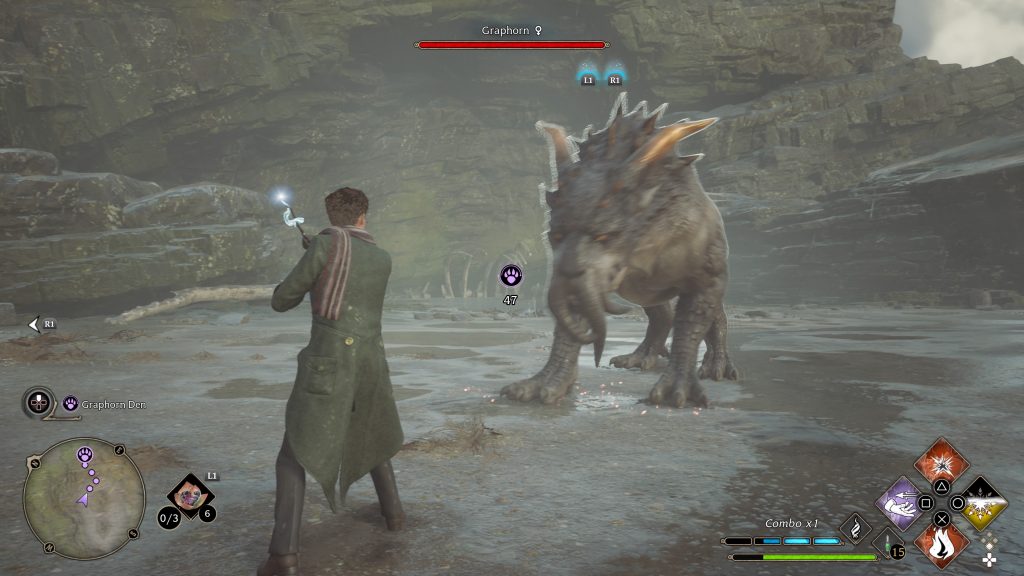The height and width of the screenshot is (576, 1024).
Task: Open the circular minimap
Action: tap(84, 497)
